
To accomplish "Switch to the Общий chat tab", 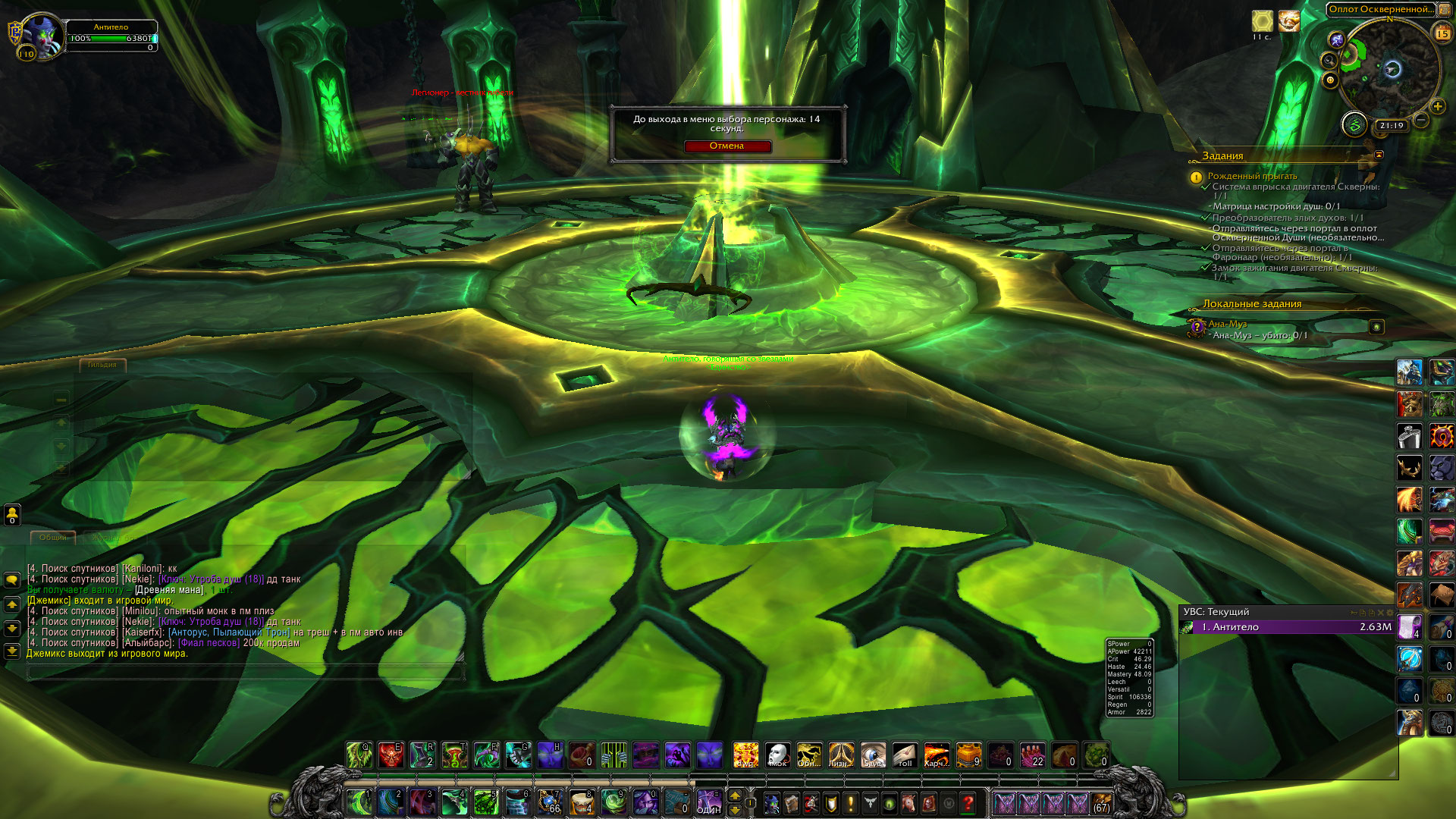I will (53, 538).
